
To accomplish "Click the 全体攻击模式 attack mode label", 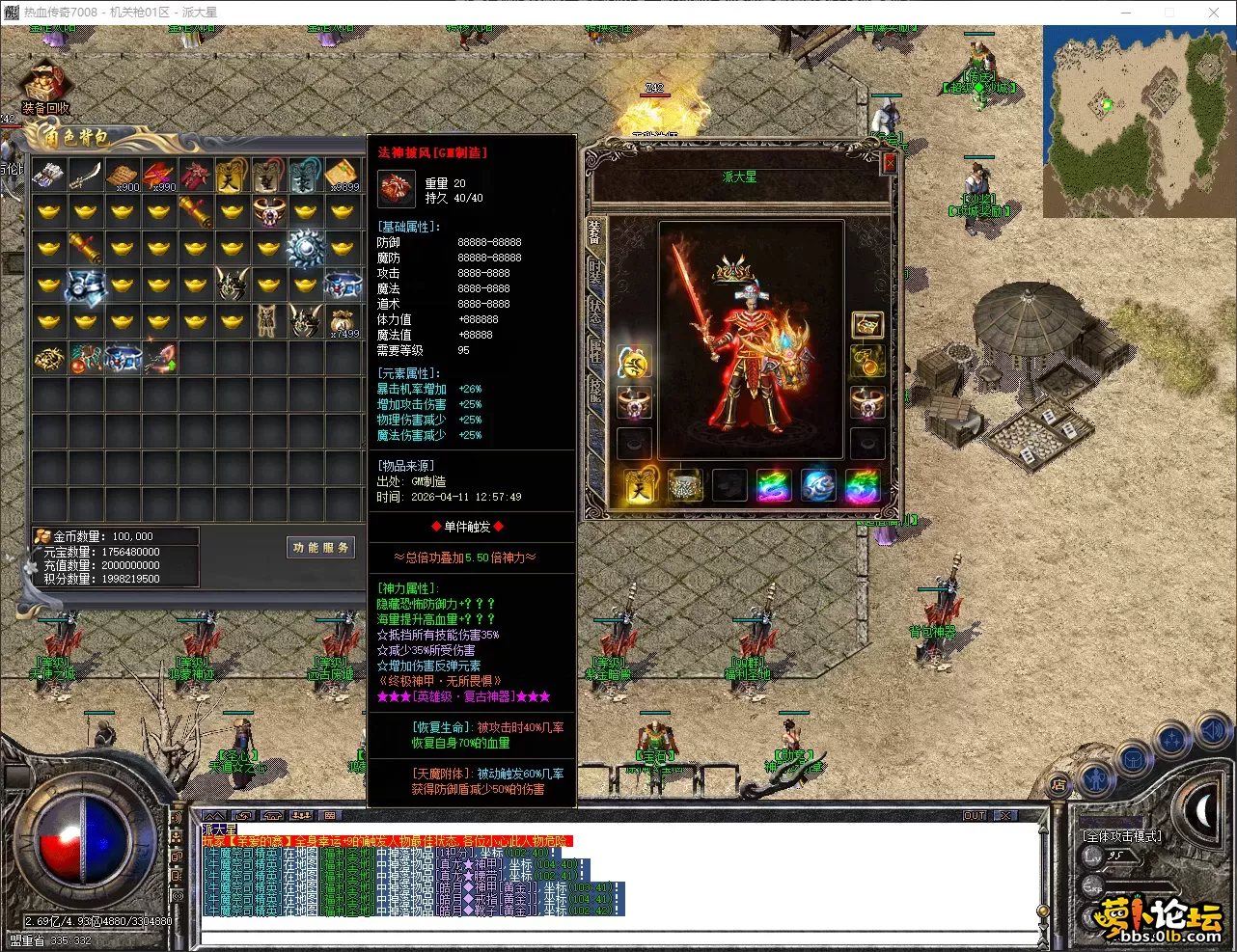I will pyautogui.click(x=1122, y=835).
